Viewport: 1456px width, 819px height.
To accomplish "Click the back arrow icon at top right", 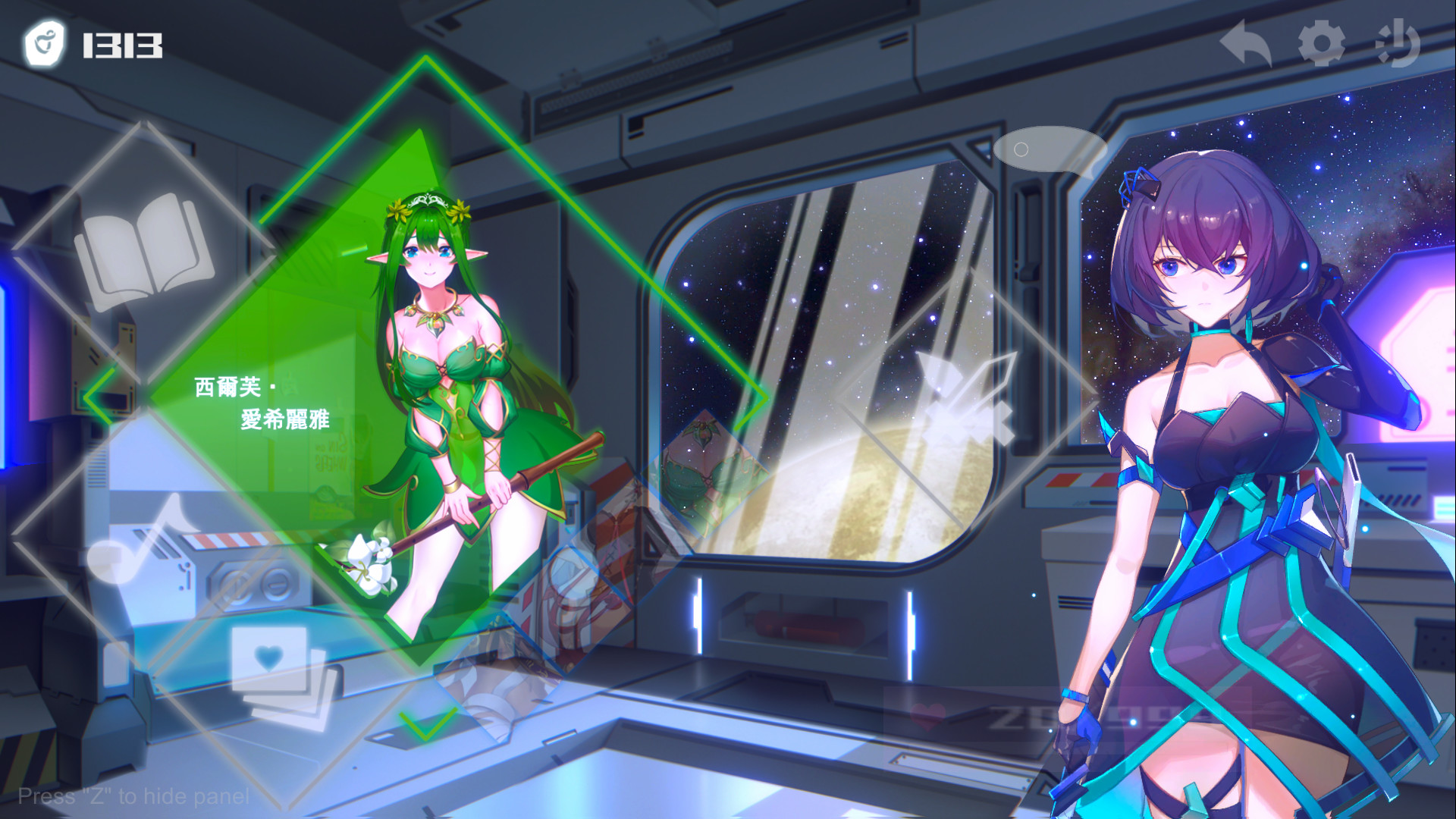I will 1246,42.
